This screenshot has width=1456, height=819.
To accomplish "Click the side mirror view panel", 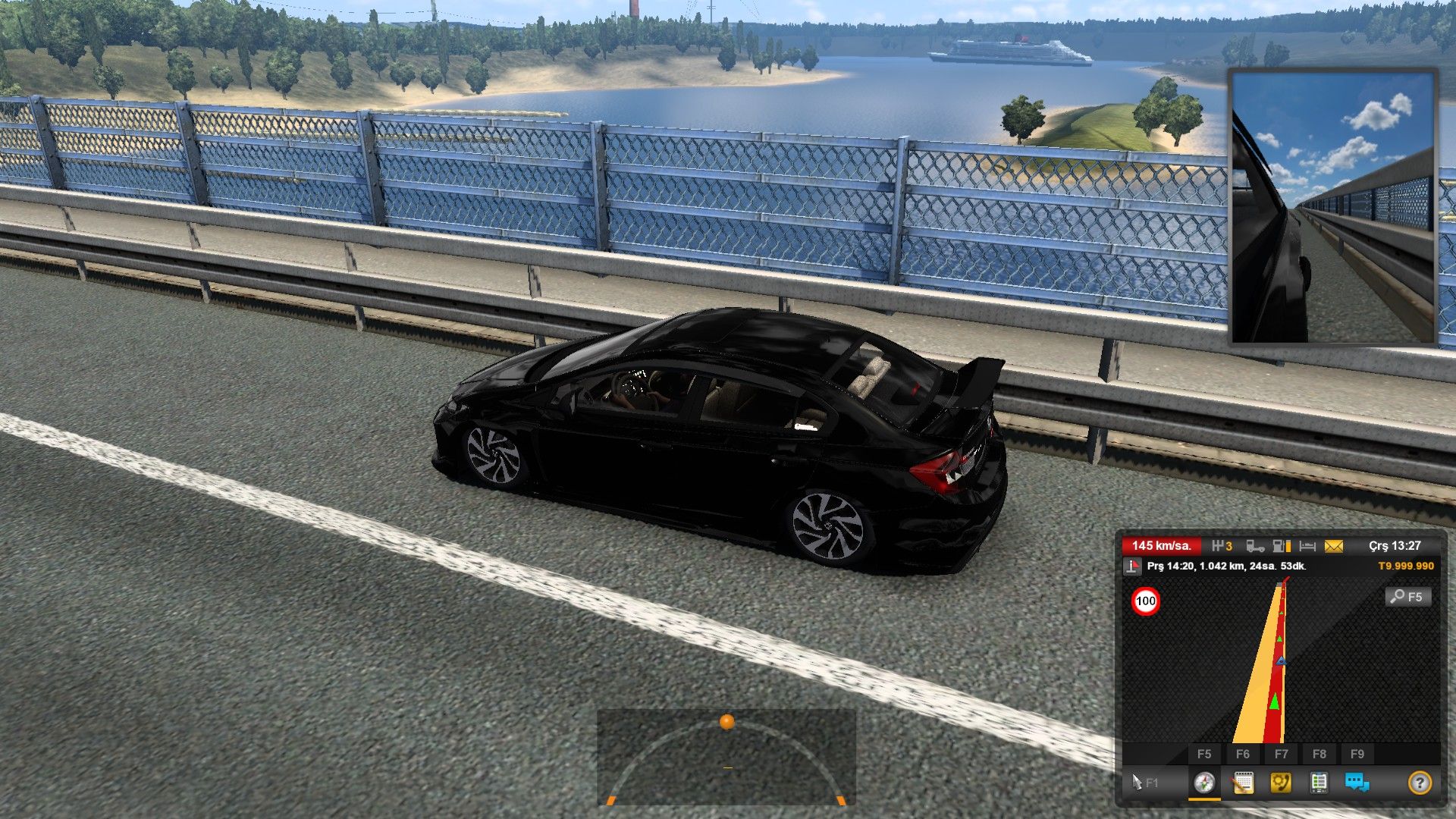I will click(1332, 206).
